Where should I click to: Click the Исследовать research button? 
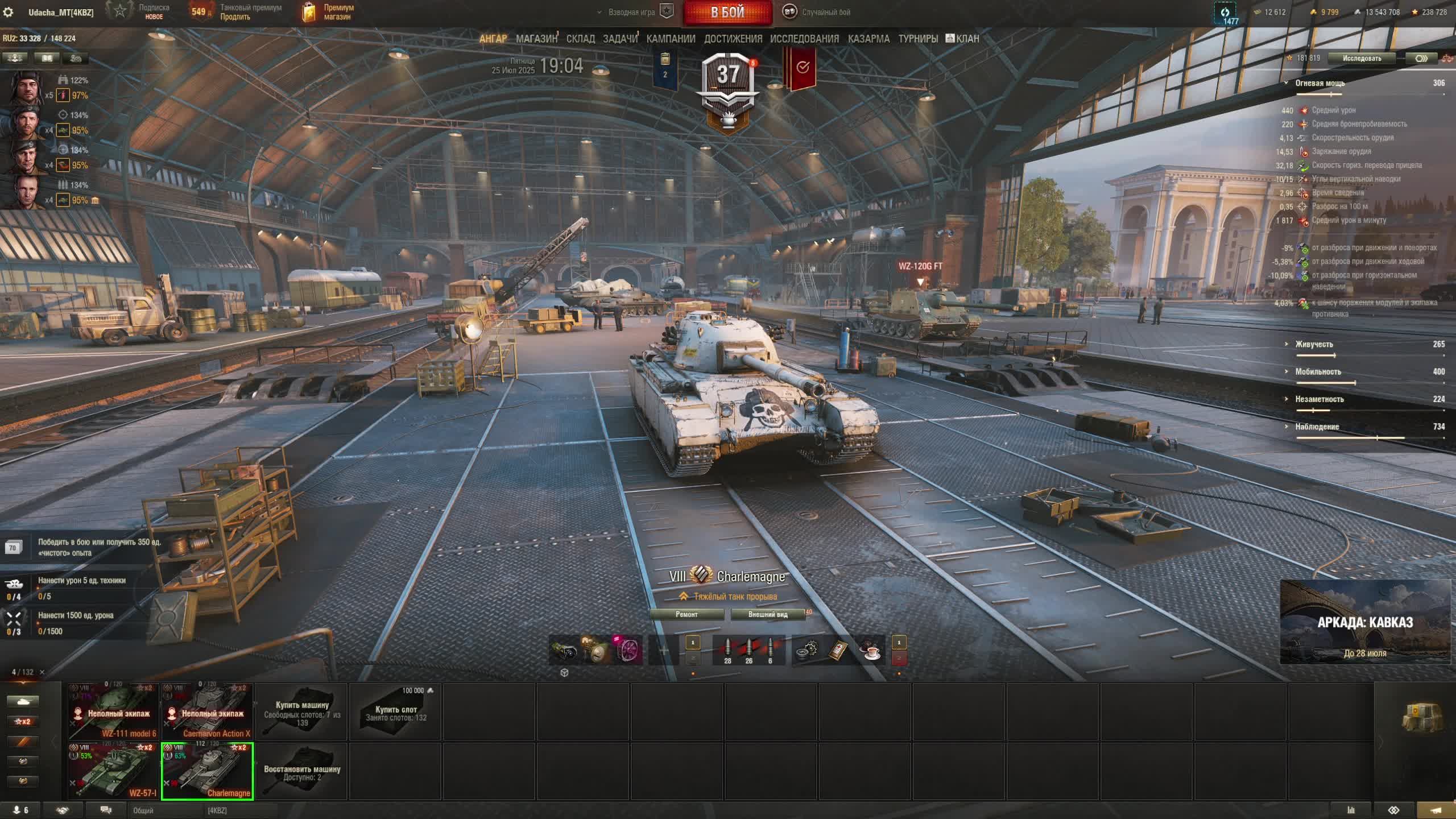point(1361,58)
